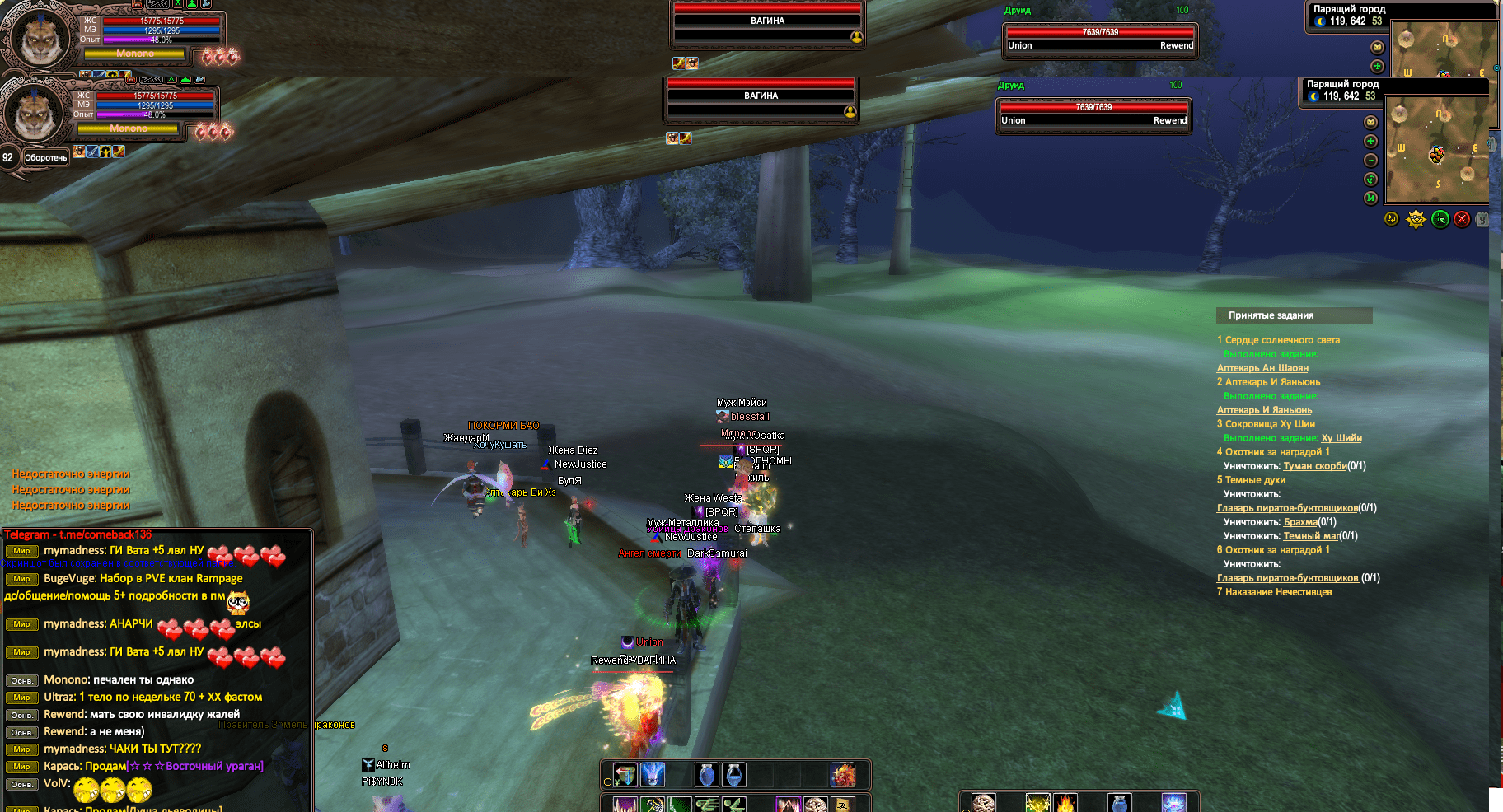This screenshot has height=812, width=1503.
Task: Open the Брахма quest target link
Action: tap(1300, 522)
